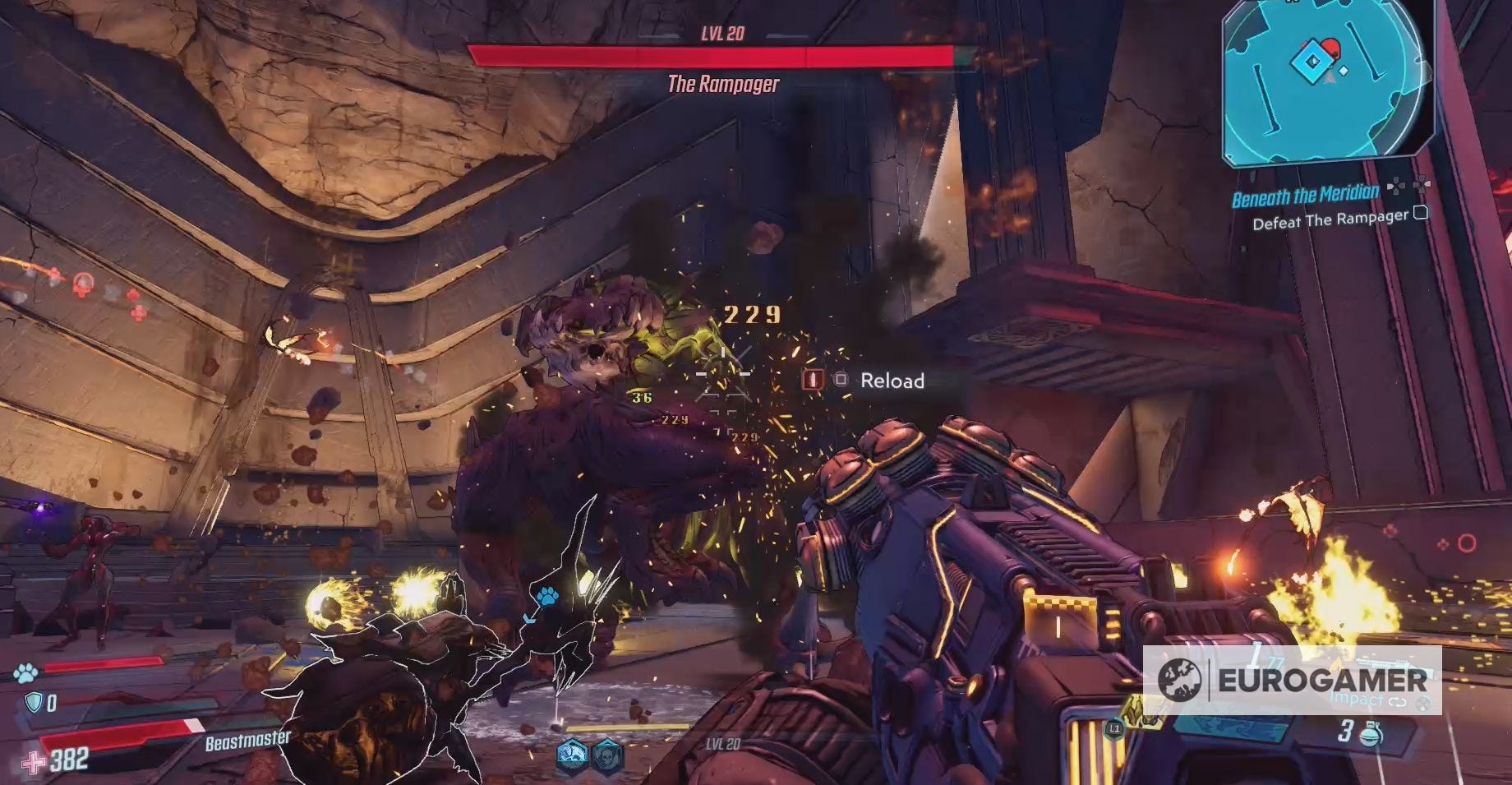
Task: Select the Beneath the Meridian mission title
Action: [x=1305, y=196]
